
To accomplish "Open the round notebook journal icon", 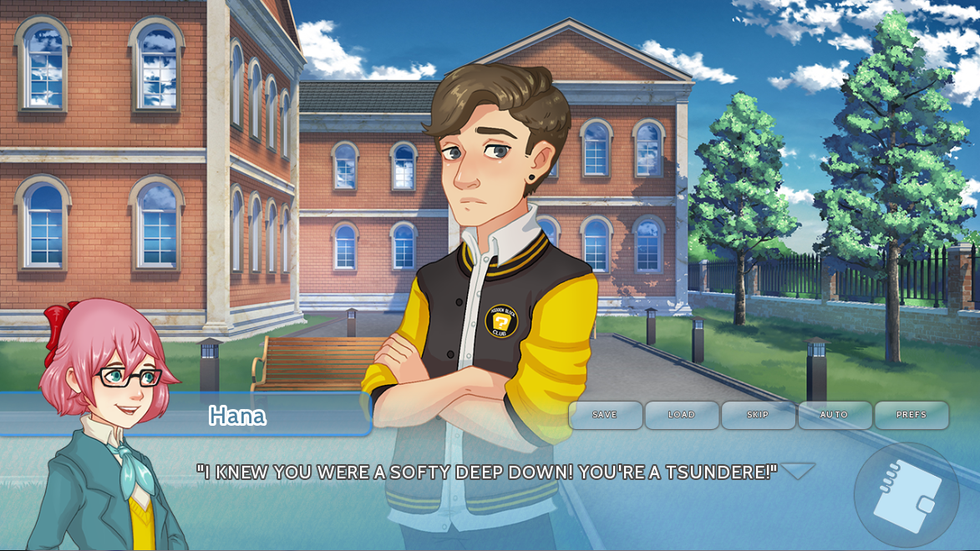I will [x=906, y=495].
